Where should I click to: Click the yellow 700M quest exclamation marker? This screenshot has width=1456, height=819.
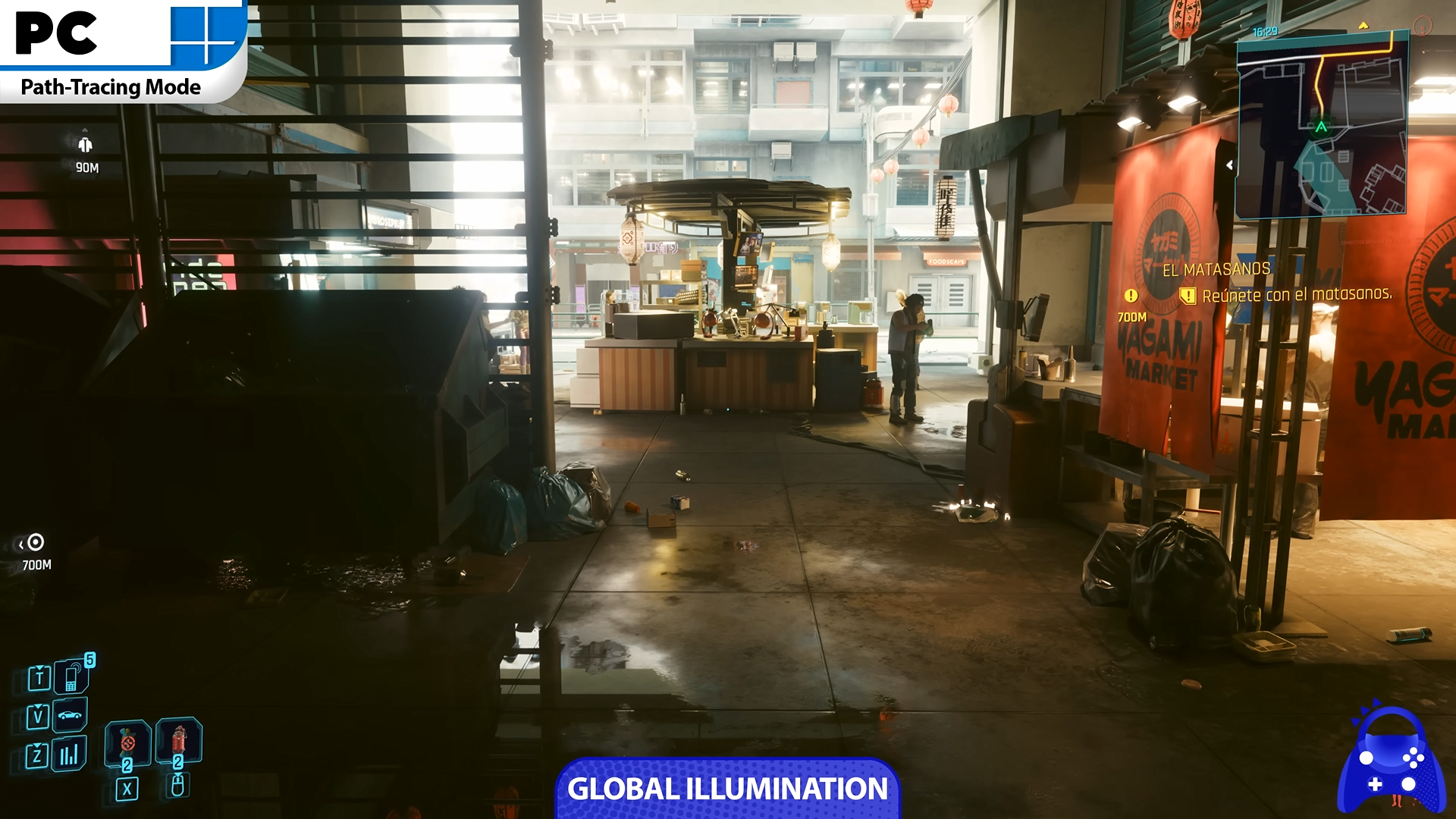click(x=1131, y=296)
